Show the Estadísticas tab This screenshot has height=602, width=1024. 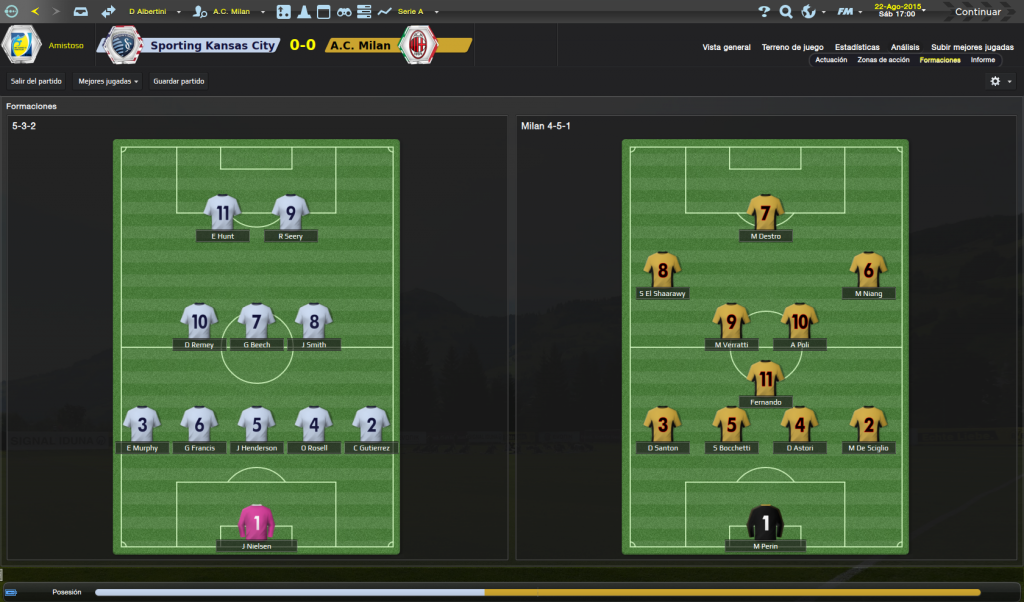coord(857,47)
